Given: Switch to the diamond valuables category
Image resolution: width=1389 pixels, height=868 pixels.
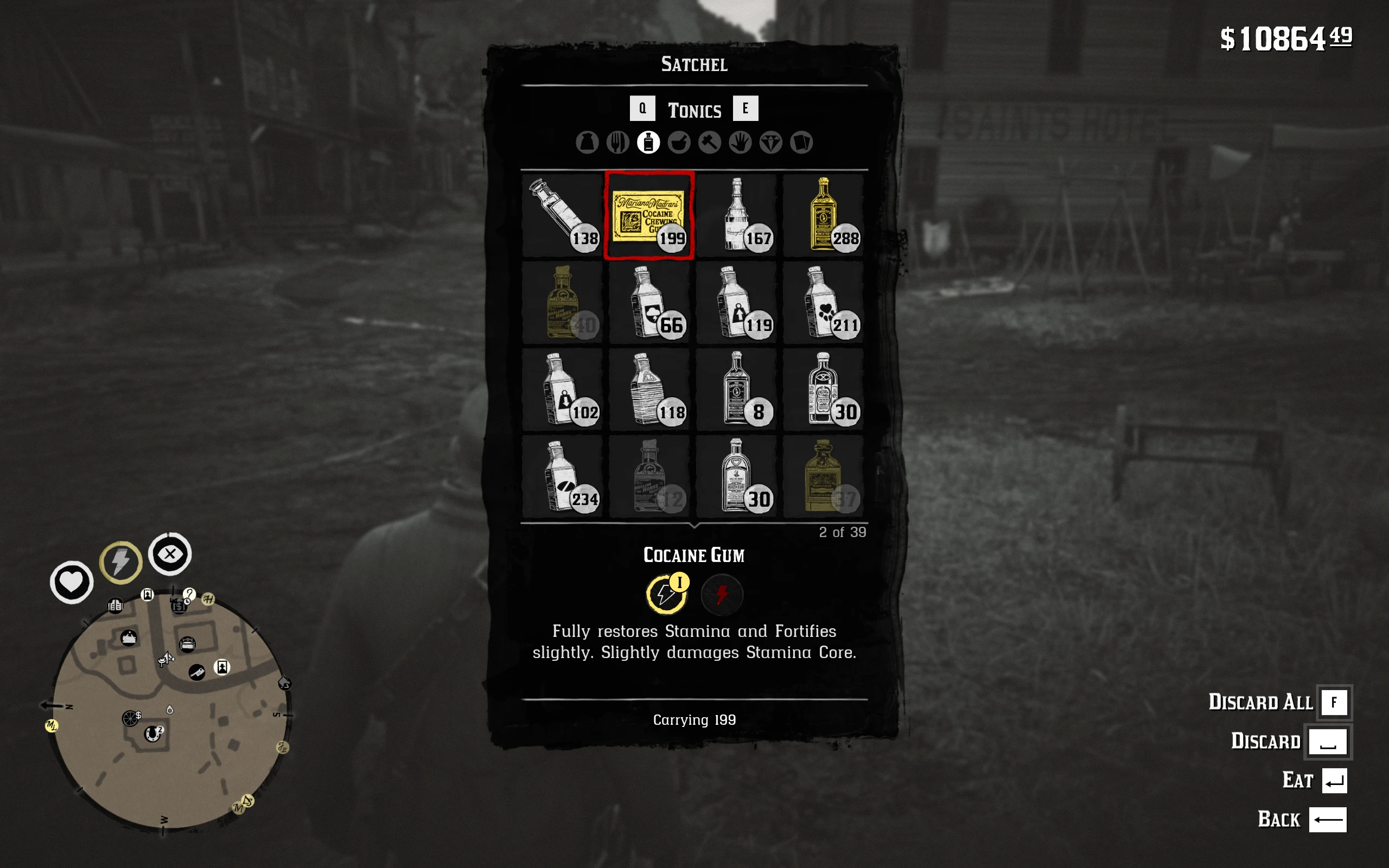Looking at the screenshot, I should (x=771, y=142).
